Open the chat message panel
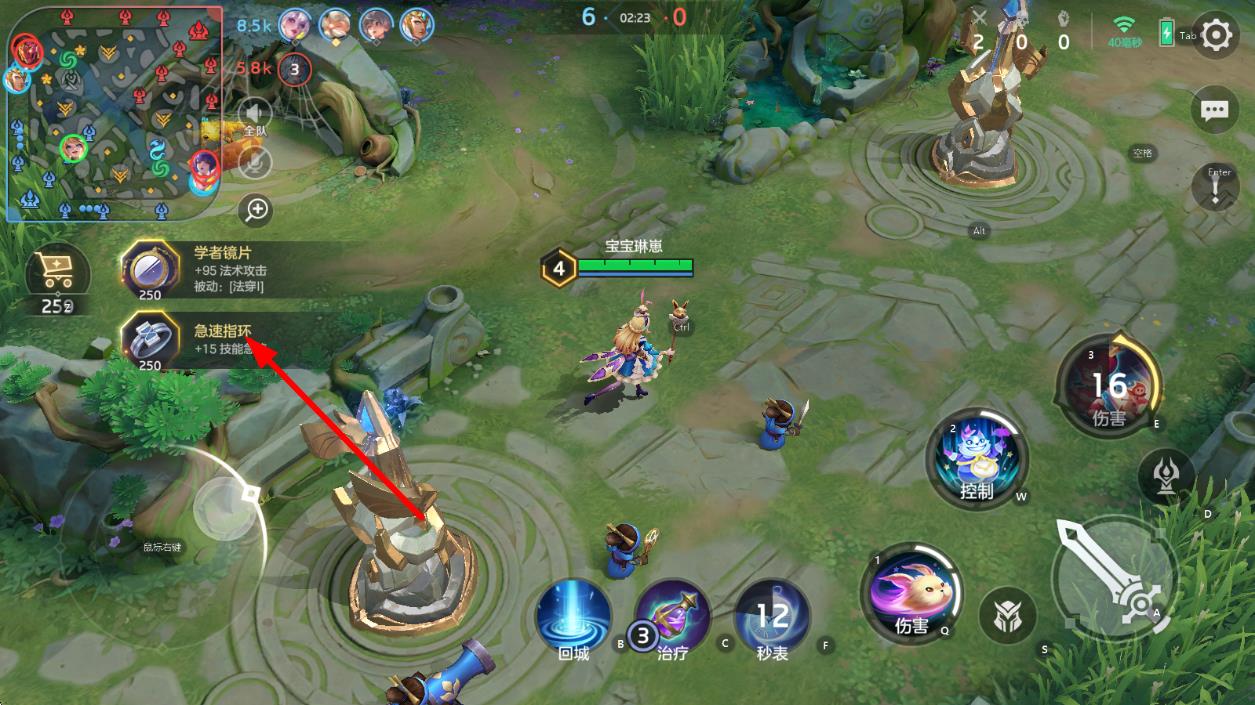This screenshot has height=705, width=1255. click(1214, 110)
